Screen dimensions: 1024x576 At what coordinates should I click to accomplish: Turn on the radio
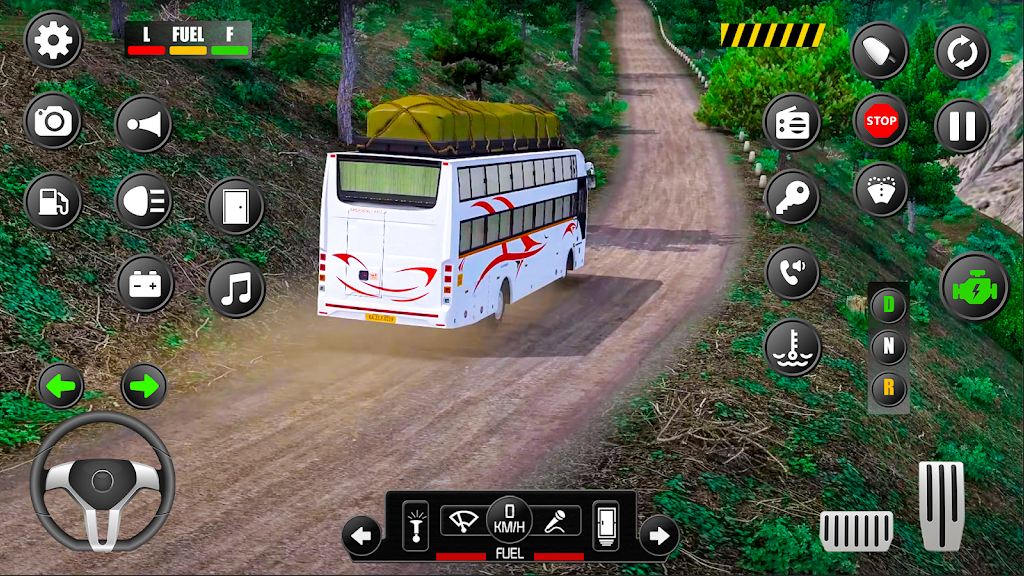(792, 122)
